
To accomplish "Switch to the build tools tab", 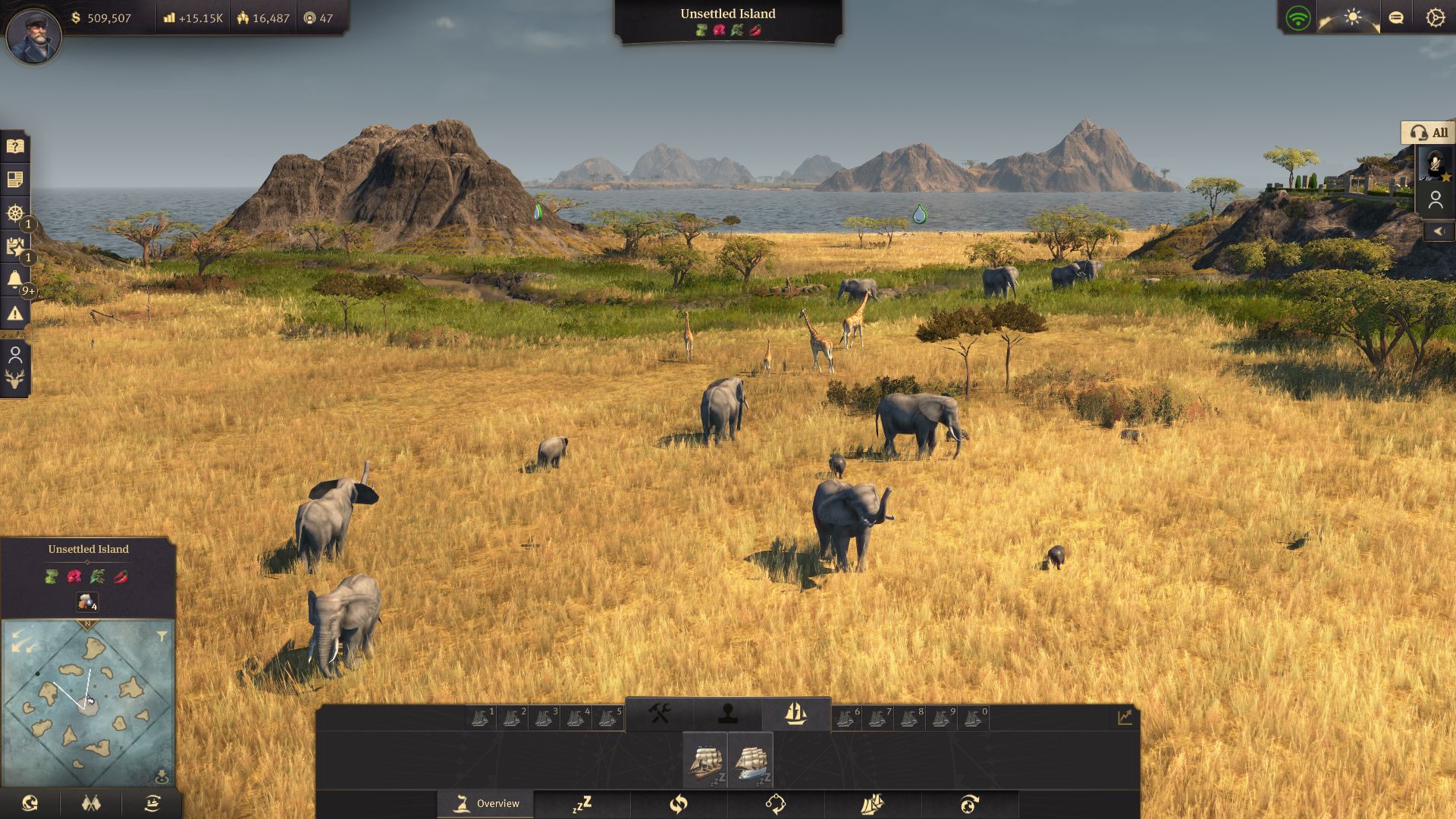I will [x=659, y=714].
